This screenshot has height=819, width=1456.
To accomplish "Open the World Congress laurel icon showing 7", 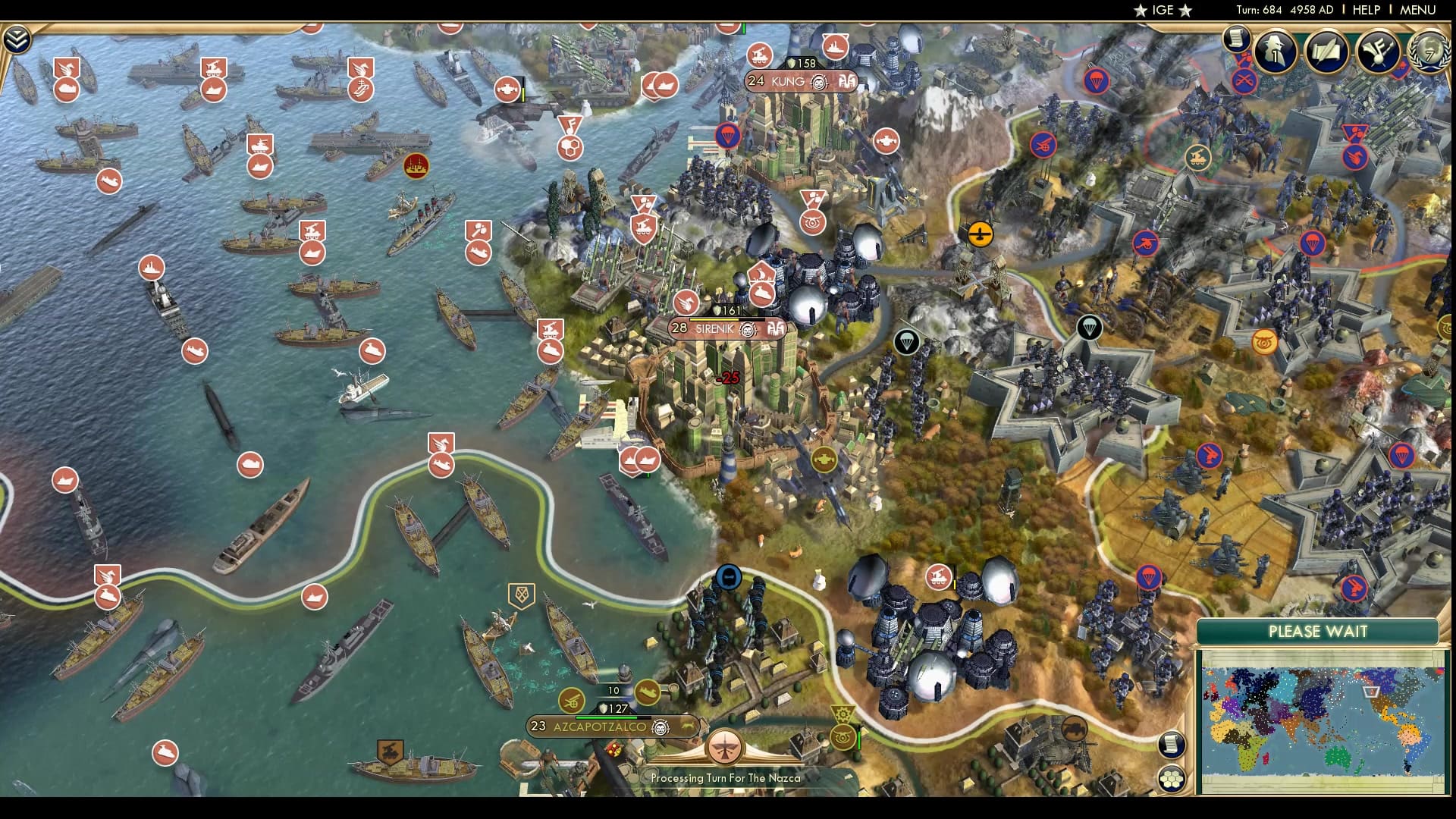I will tap(1432, 53).
